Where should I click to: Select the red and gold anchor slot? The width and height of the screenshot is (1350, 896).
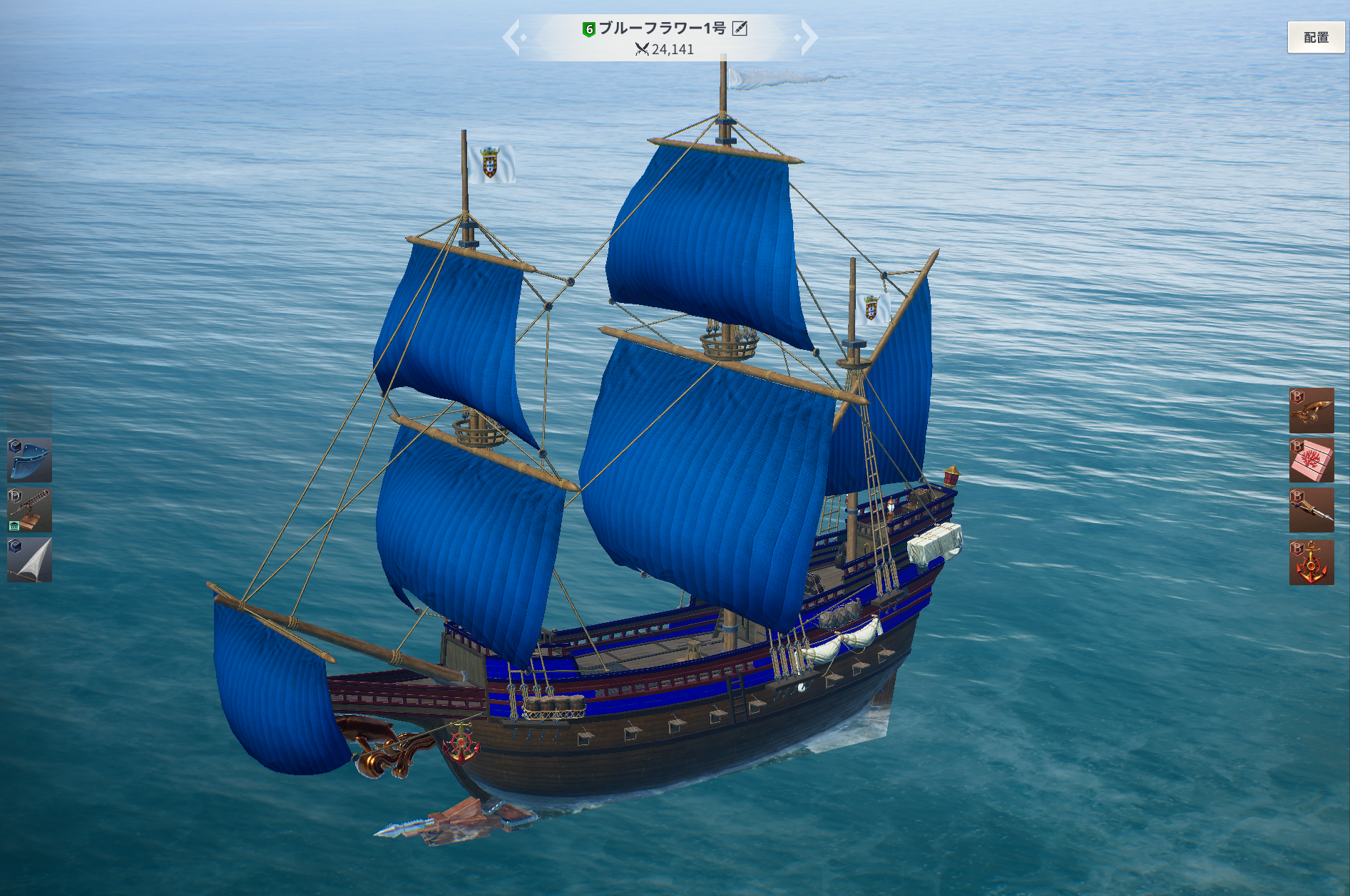click(1311, 562)
